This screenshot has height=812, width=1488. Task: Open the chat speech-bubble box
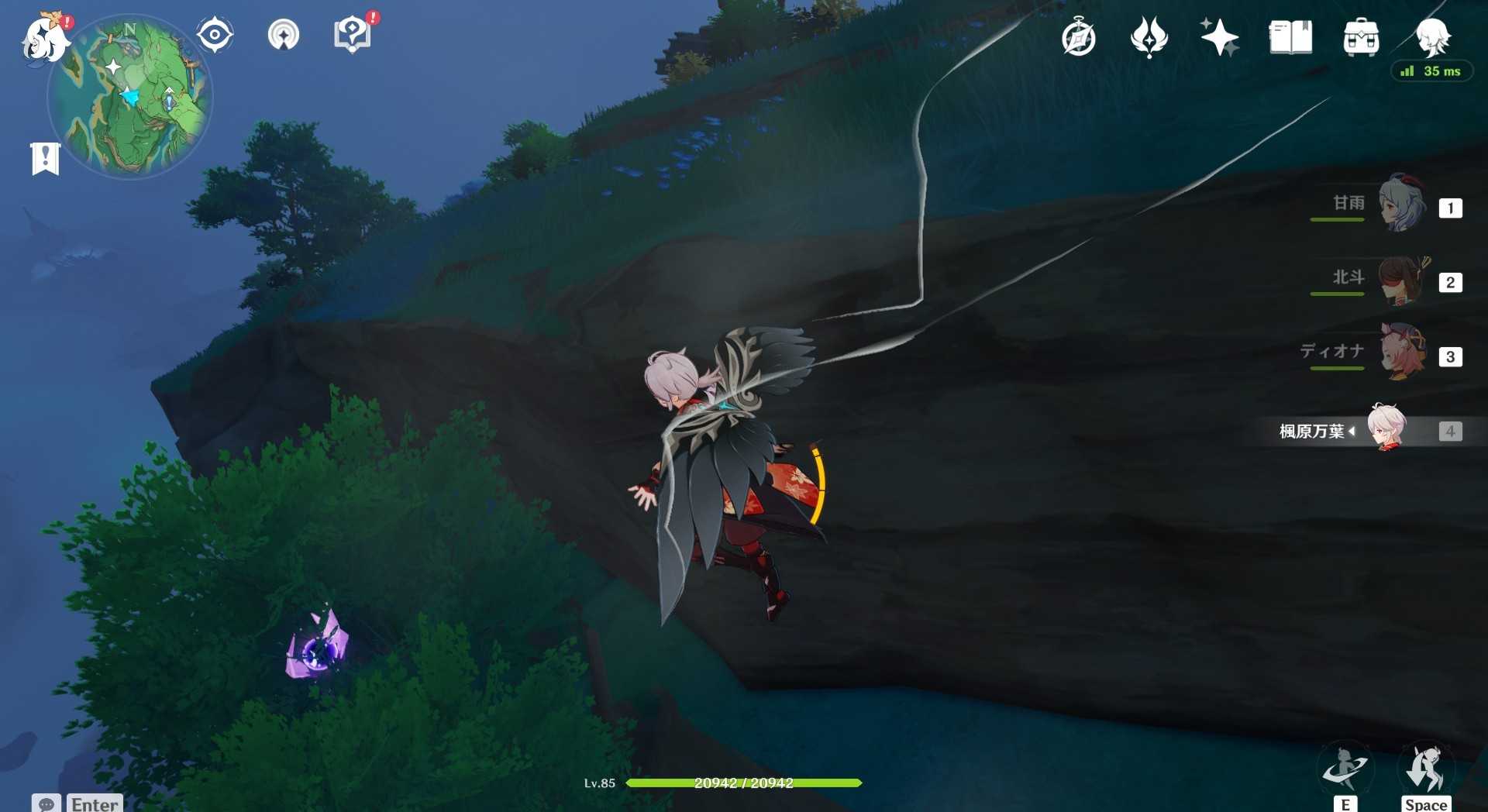[46, 803]
